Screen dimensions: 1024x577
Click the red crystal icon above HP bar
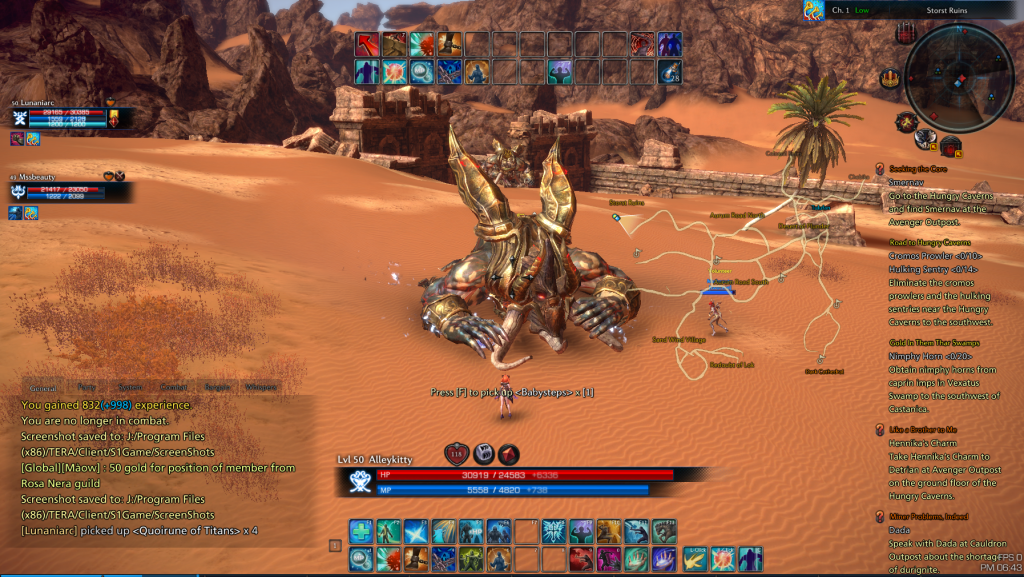[509, 453]
